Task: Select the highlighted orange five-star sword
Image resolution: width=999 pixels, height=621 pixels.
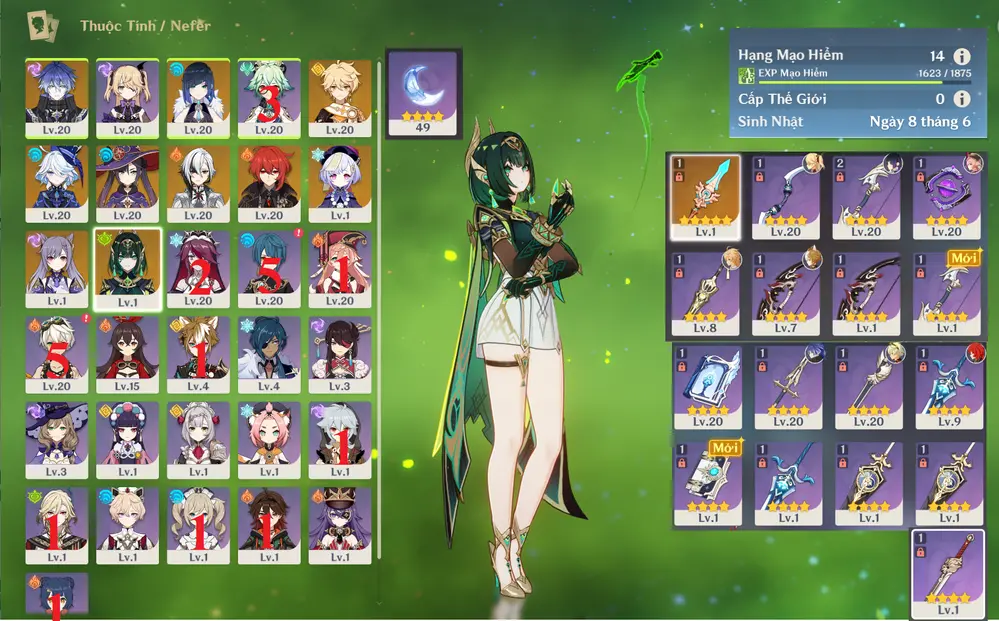Action: 705,196
